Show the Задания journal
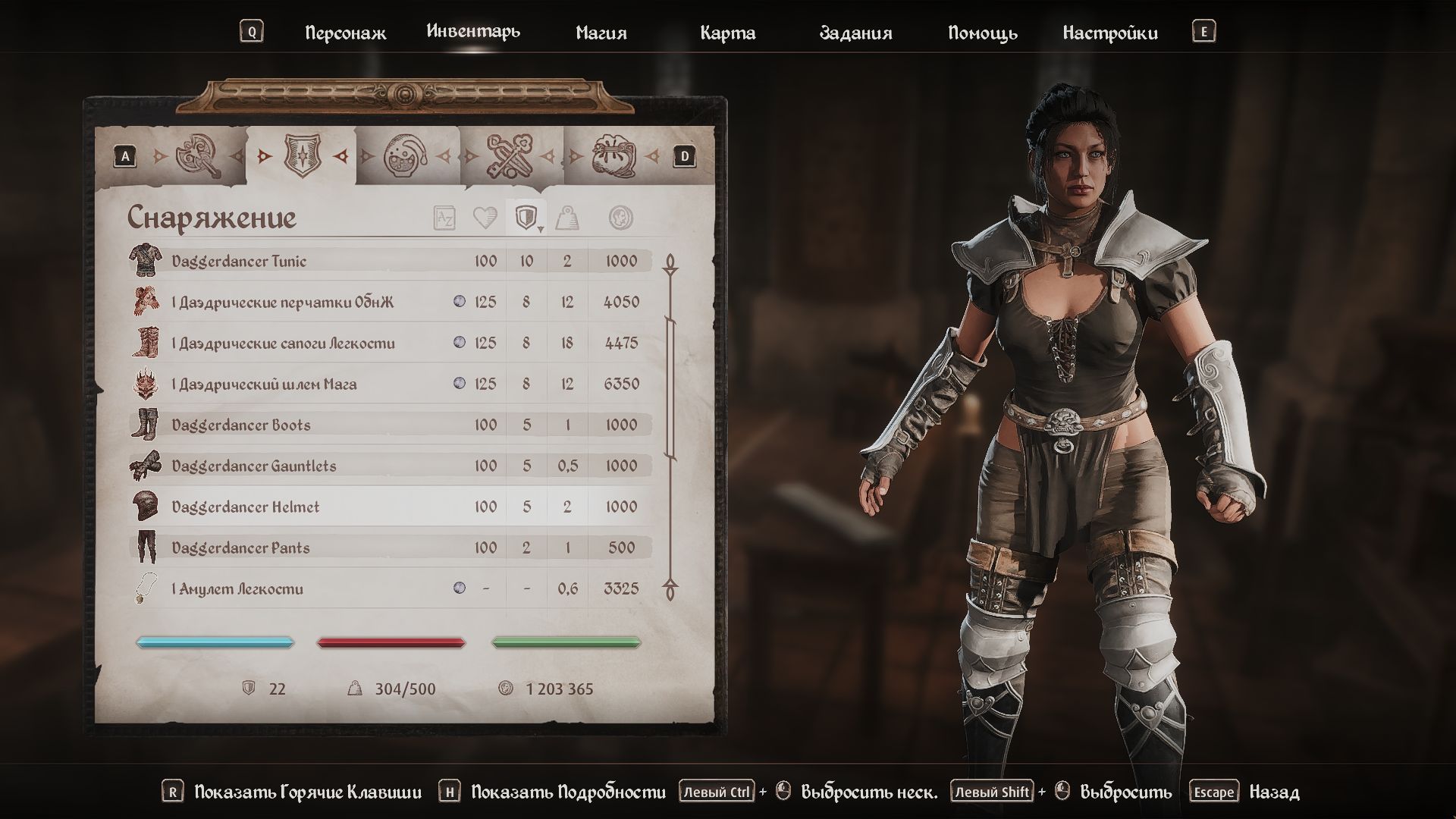 point(855,33)
